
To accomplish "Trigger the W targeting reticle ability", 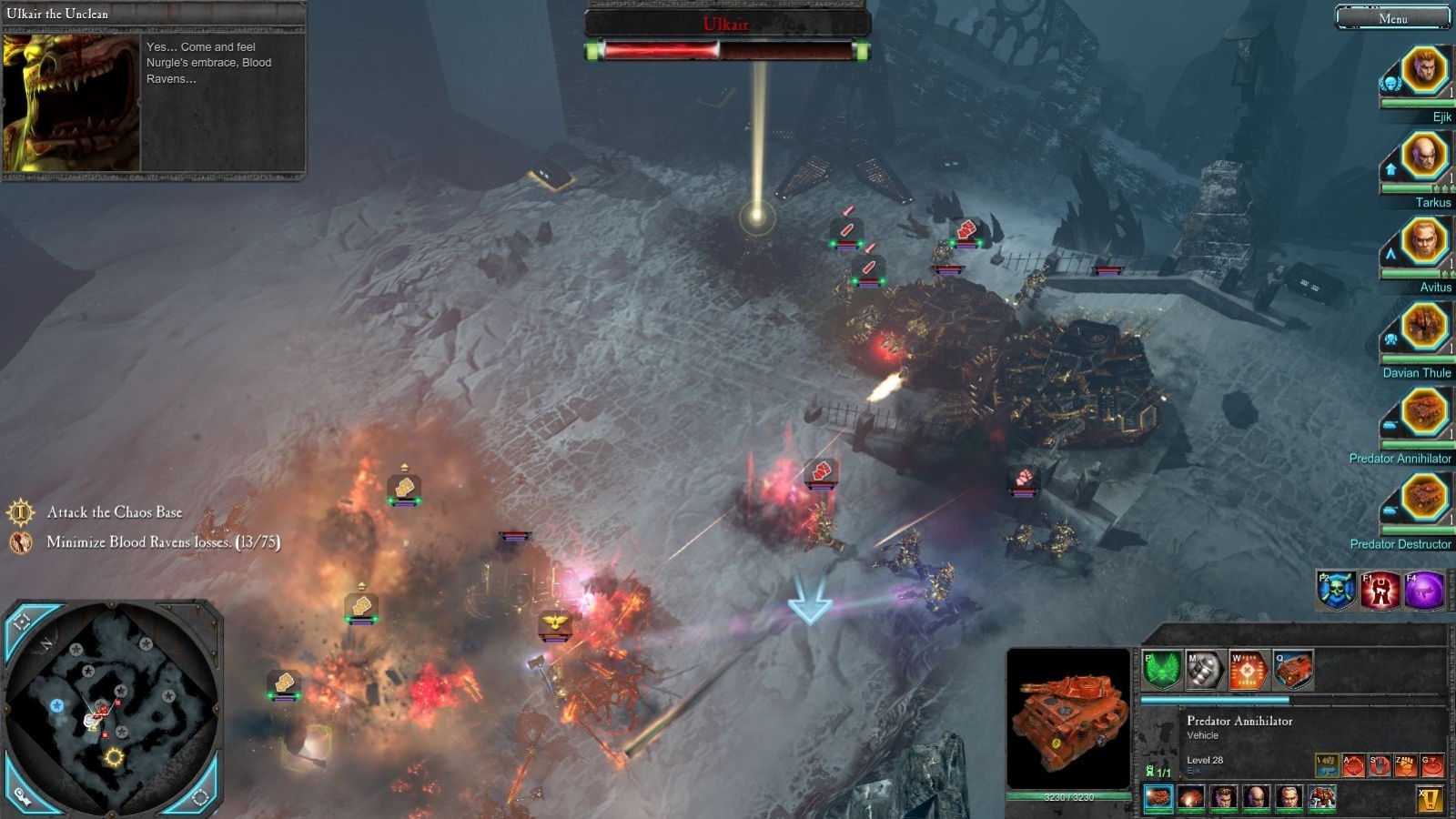I will pos(1248,669).
